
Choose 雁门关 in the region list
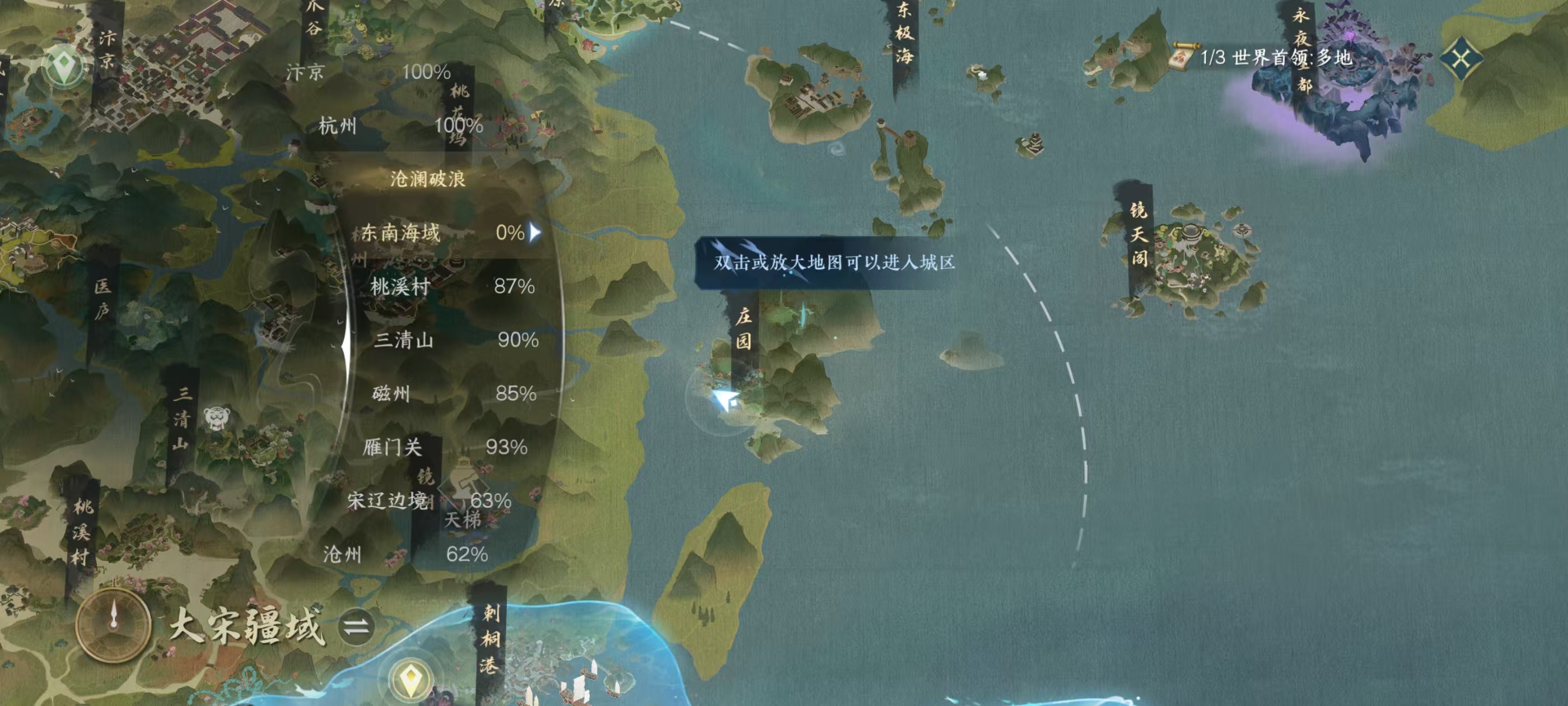[x=444, y=447]
